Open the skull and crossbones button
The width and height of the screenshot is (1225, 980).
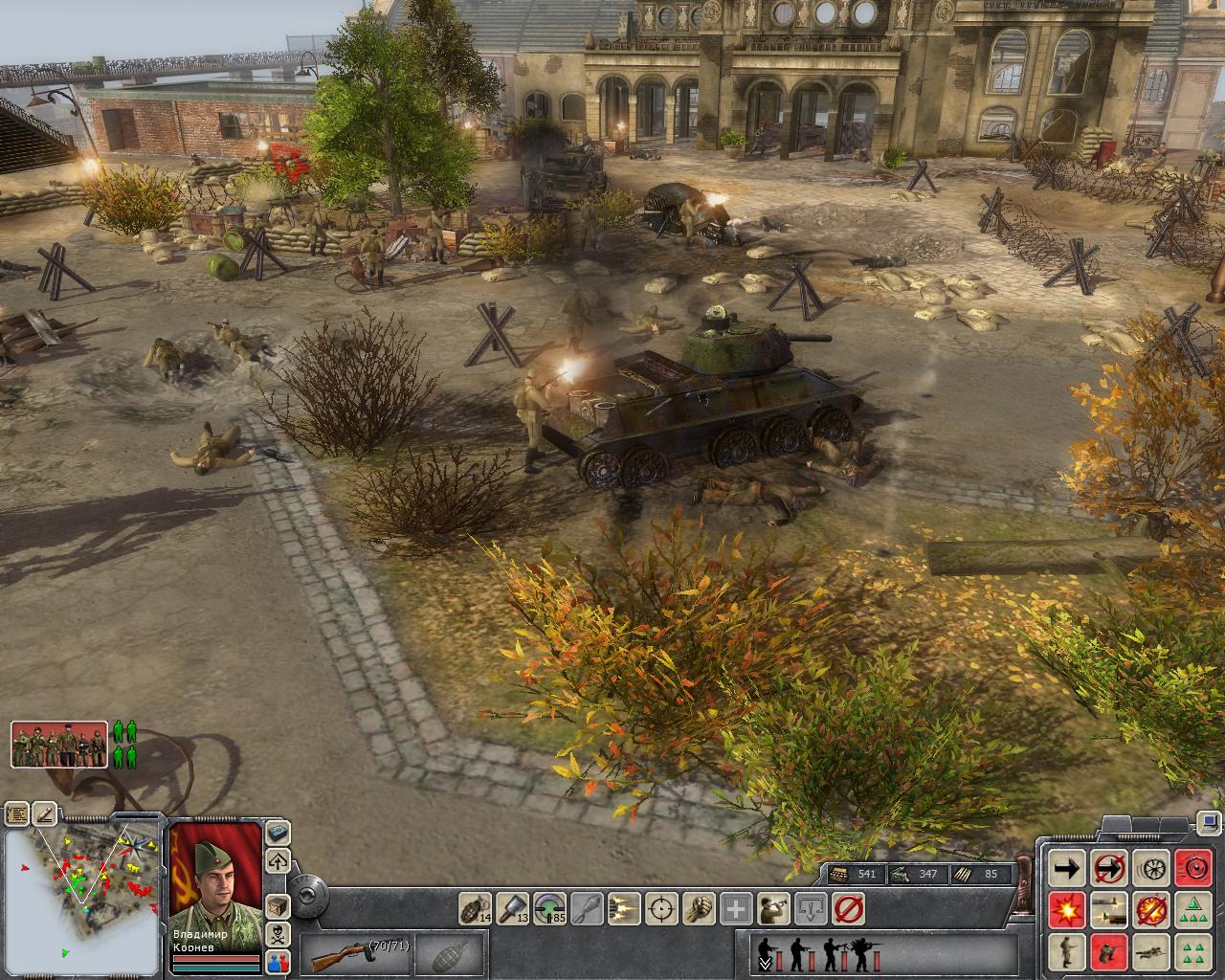coord(278,933)
